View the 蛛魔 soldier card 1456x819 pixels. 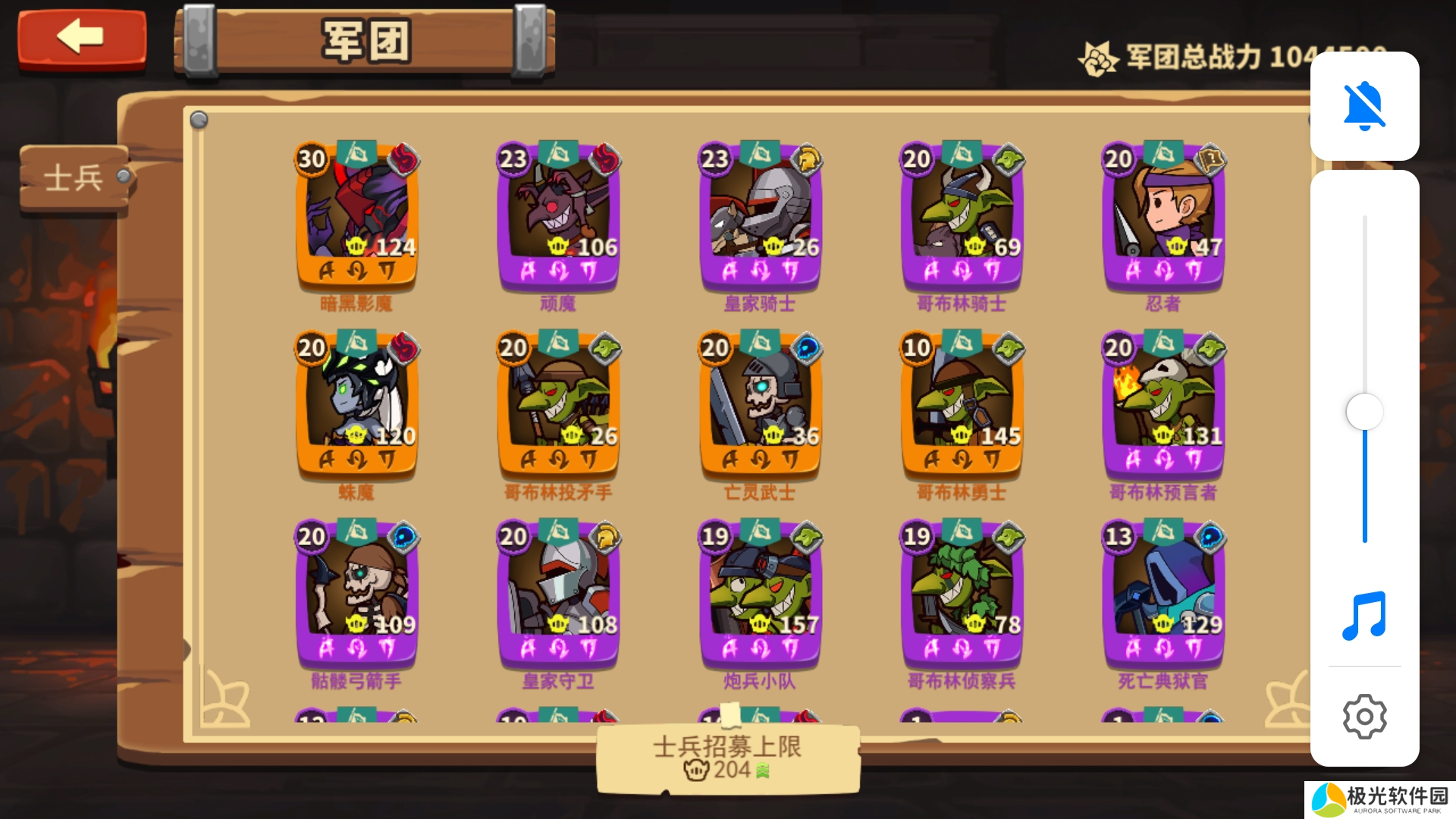[x=356, y=406]
